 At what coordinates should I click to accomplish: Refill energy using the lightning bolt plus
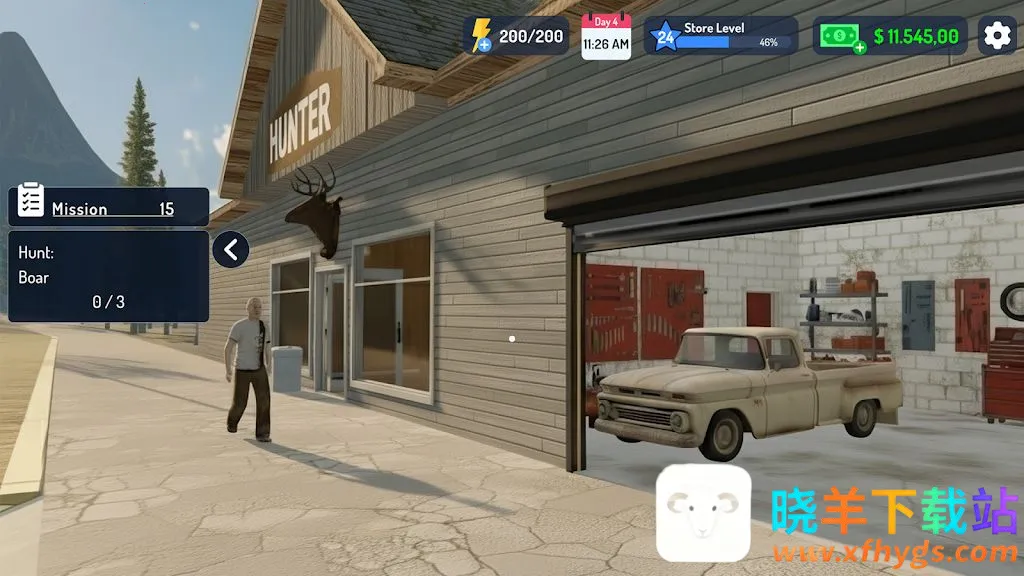coord(484,45)
